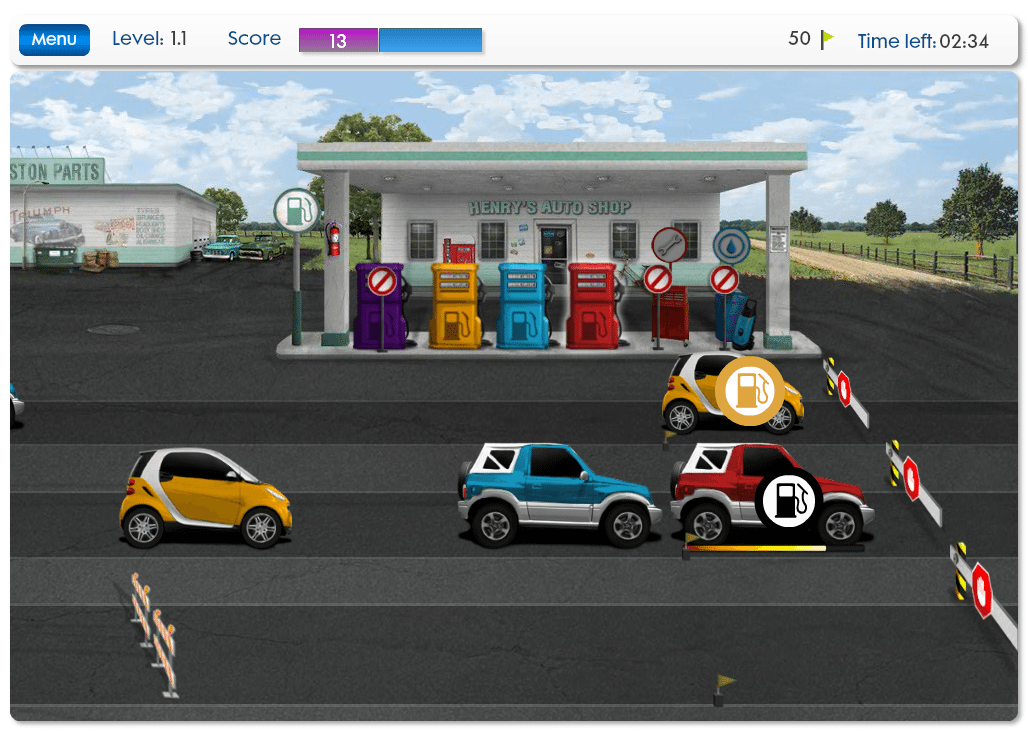Select the black fuel request on red car
Viewport: 1028px width, 731px height.
(788, 500)
